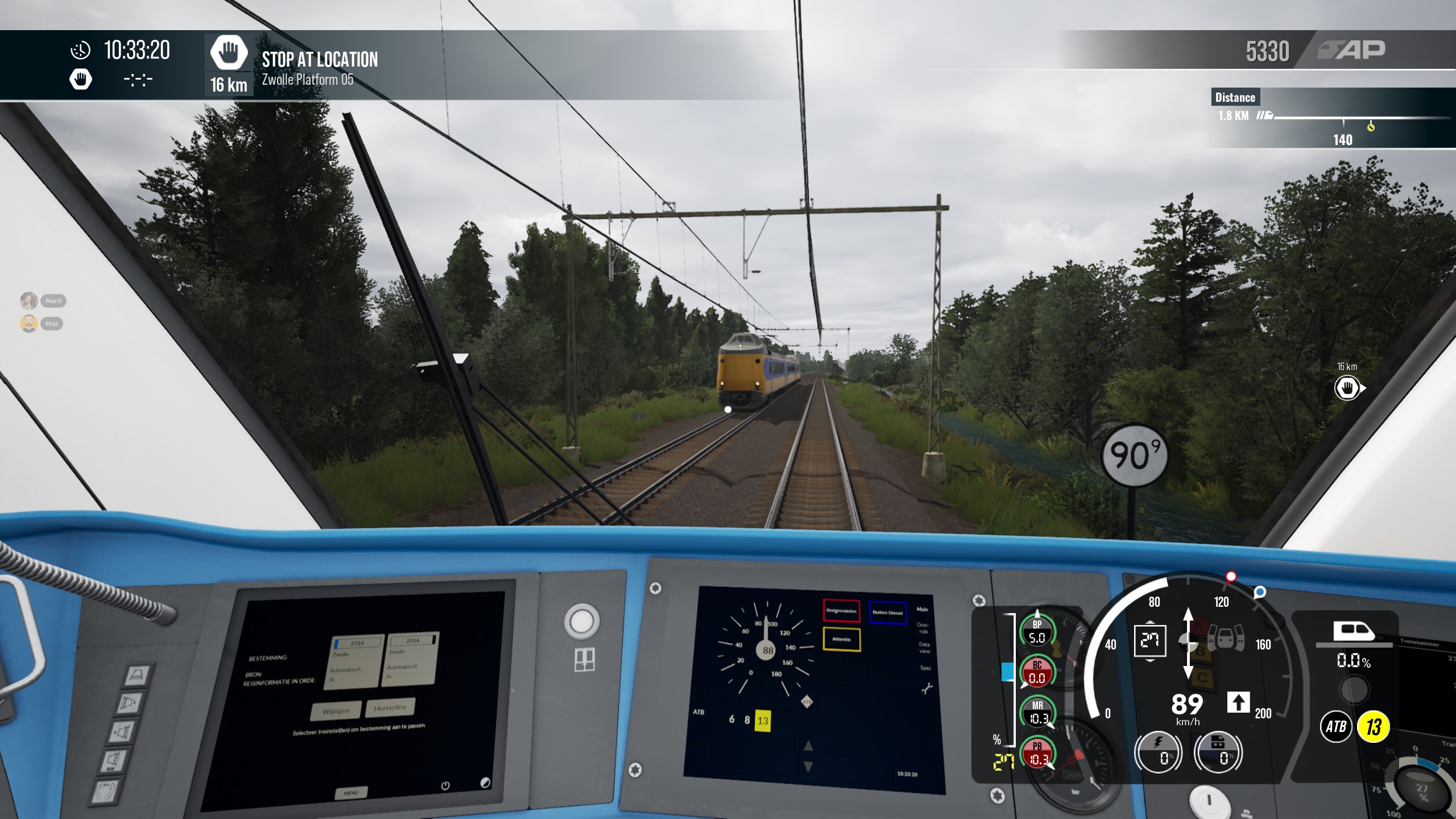Image resolution: width=1456 pixels, height=819 pixels.
Task: Open the Spec tab on the ATB display
Action: [925, 668]
